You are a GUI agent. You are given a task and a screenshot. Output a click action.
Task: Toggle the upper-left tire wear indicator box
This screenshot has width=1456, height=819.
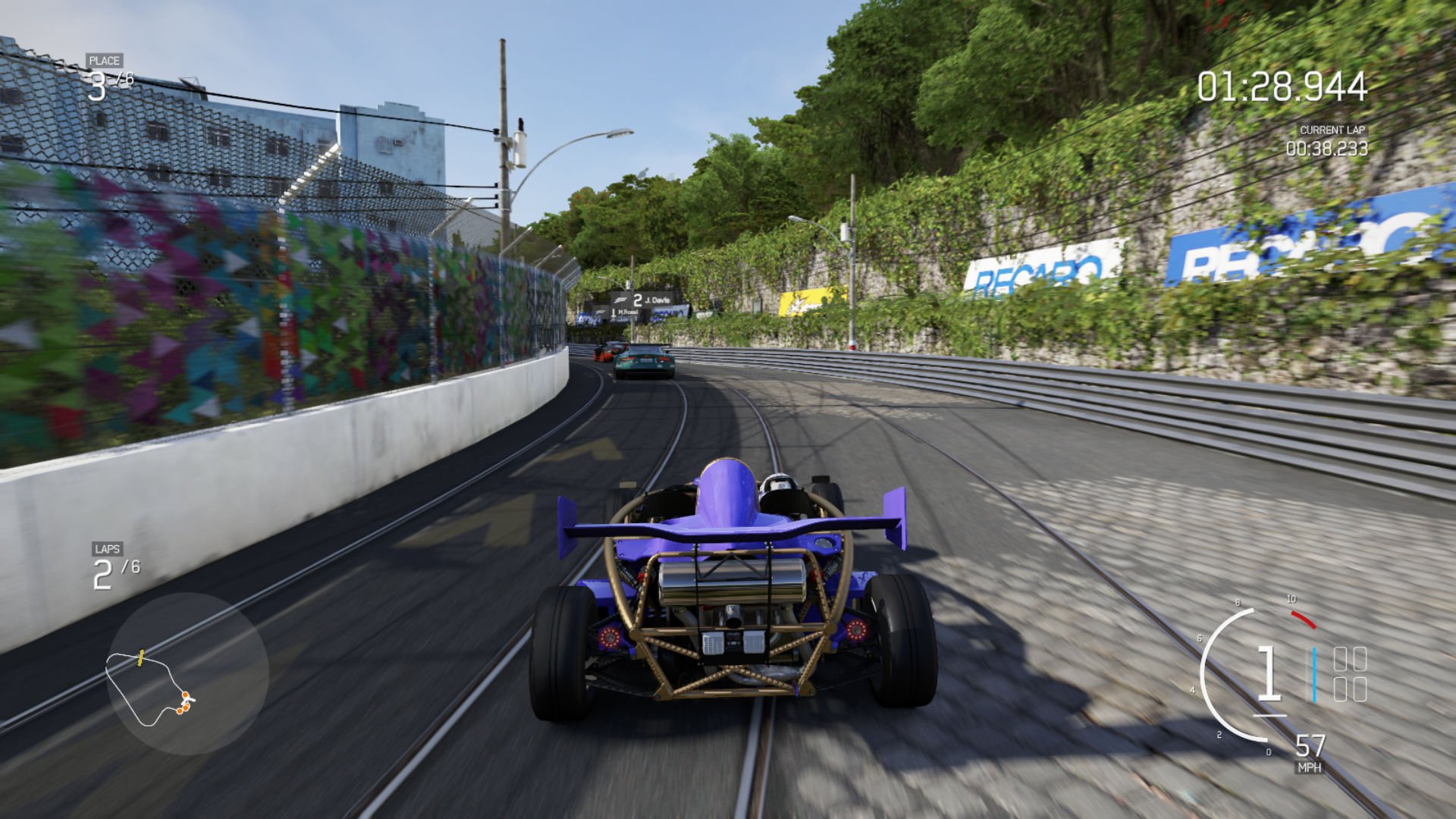click(x=1341, y=659)
